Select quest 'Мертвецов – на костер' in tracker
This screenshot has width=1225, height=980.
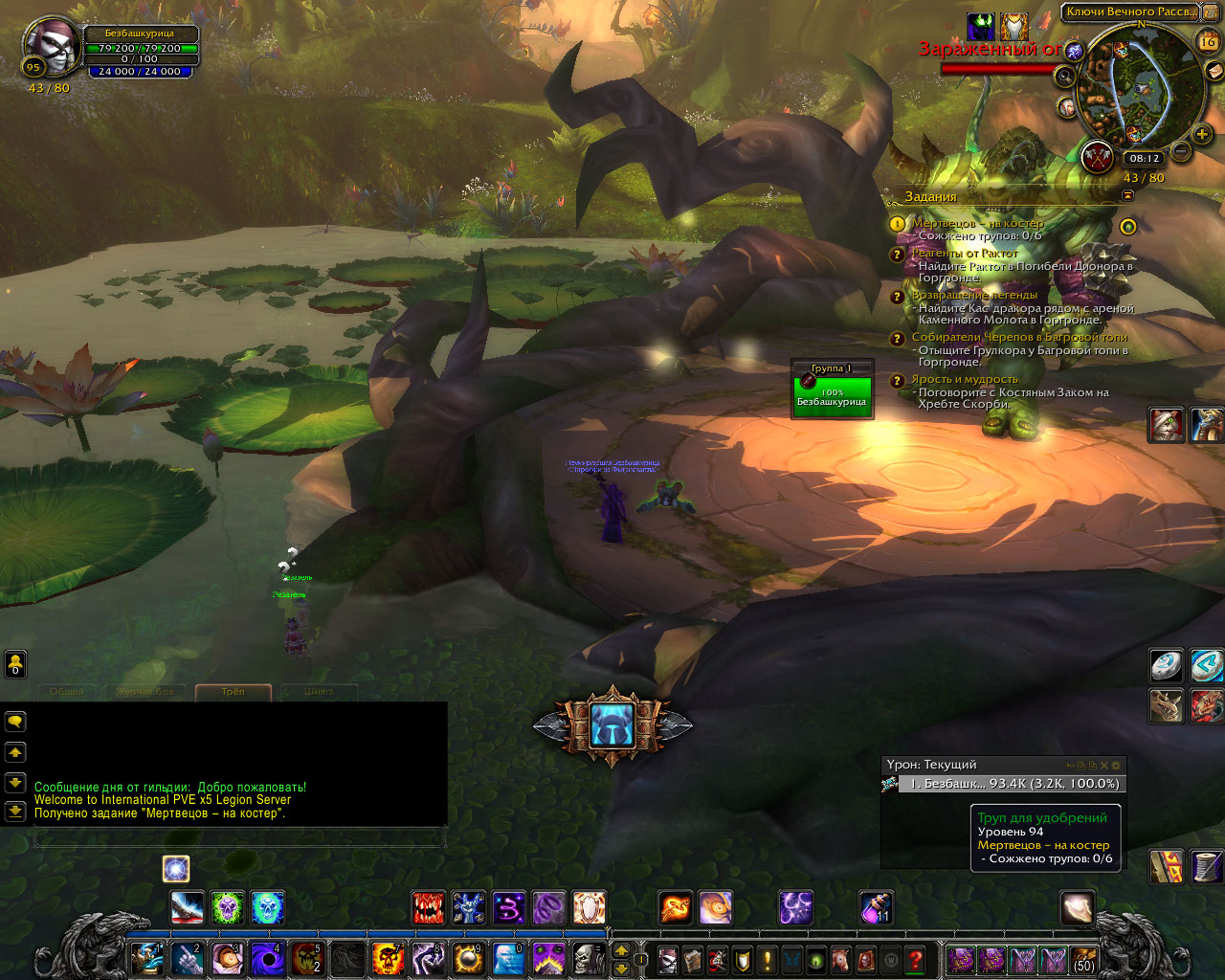click(x=977, y=223)
